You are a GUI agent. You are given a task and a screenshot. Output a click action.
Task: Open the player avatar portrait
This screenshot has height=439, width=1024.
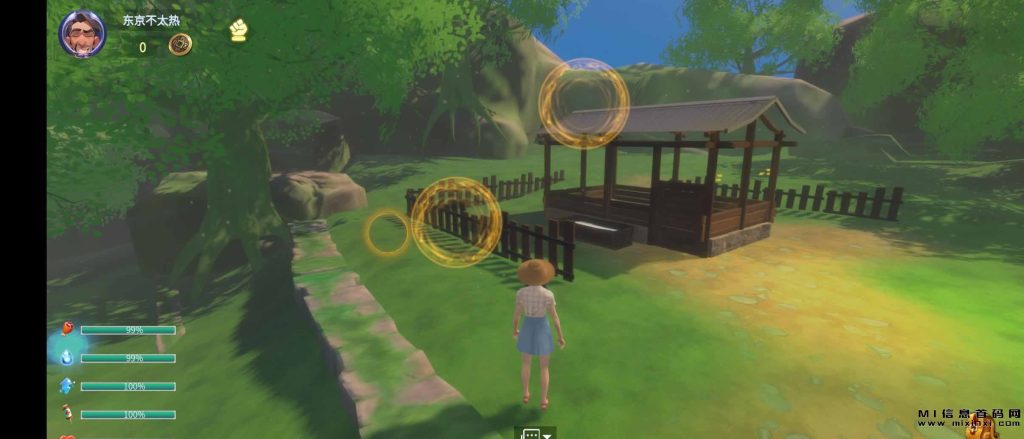click(x=83, y=34)
